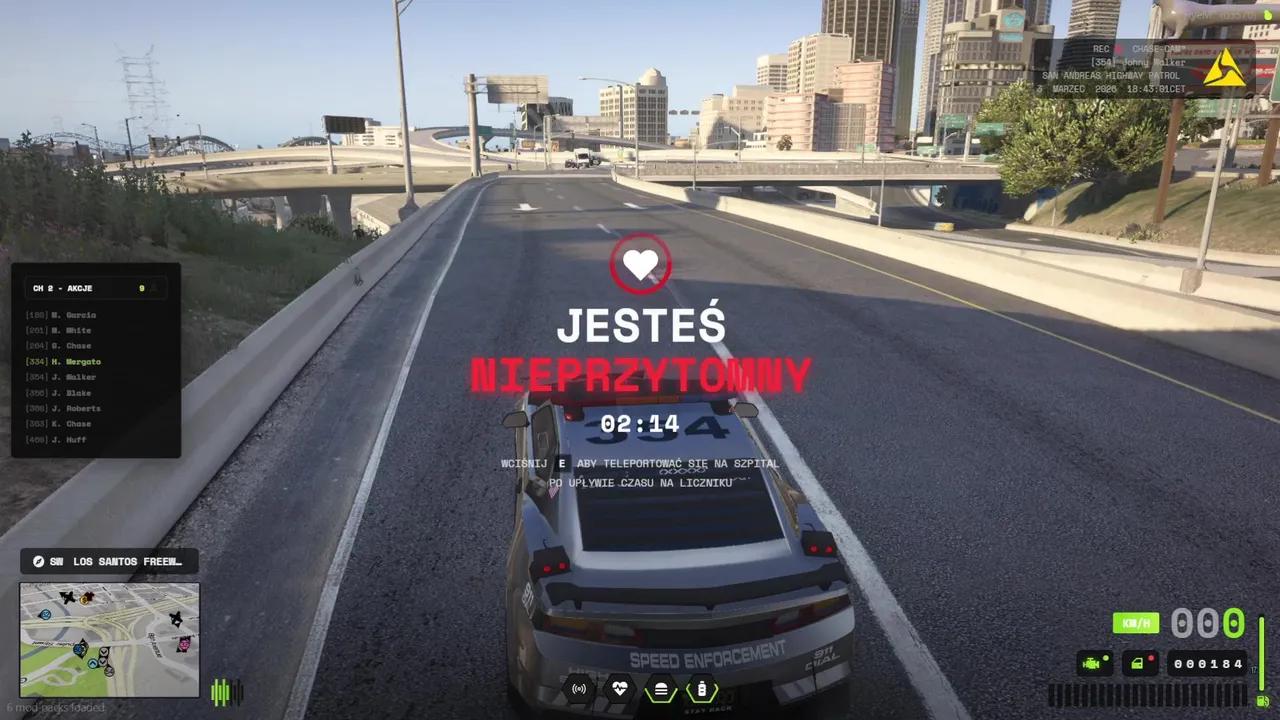1280x720 pixels.
Task: Select player H. Mergato in the list
Action: tap(64, 361)
